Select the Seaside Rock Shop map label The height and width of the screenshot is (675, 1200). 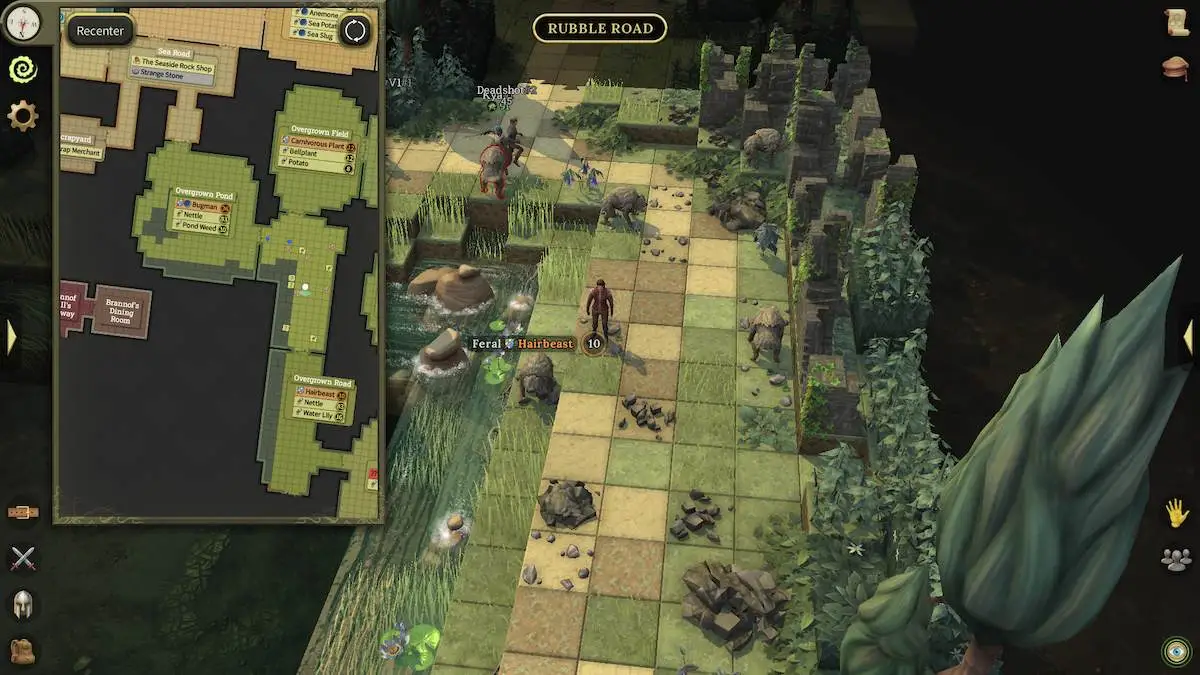click(x=176, y=68)
